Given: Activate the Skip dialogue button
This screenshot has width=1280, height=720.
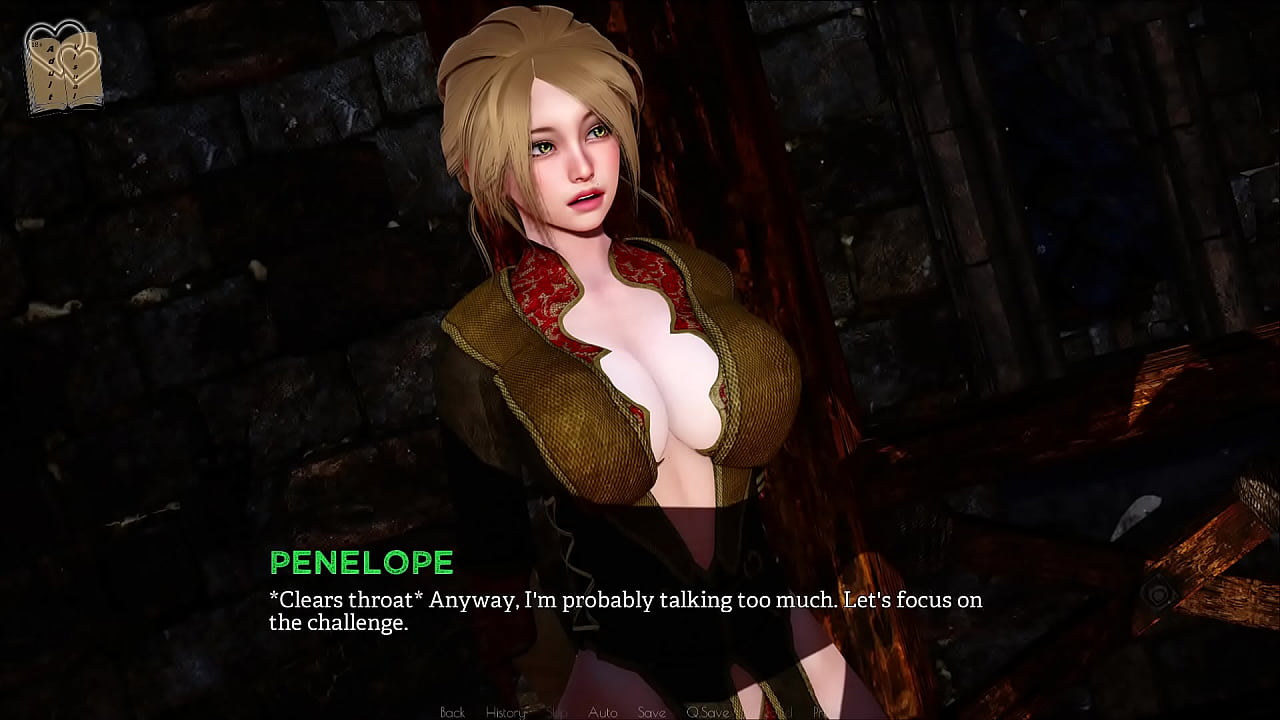Looking at the screenshot, I should click(x=558, y=712).
